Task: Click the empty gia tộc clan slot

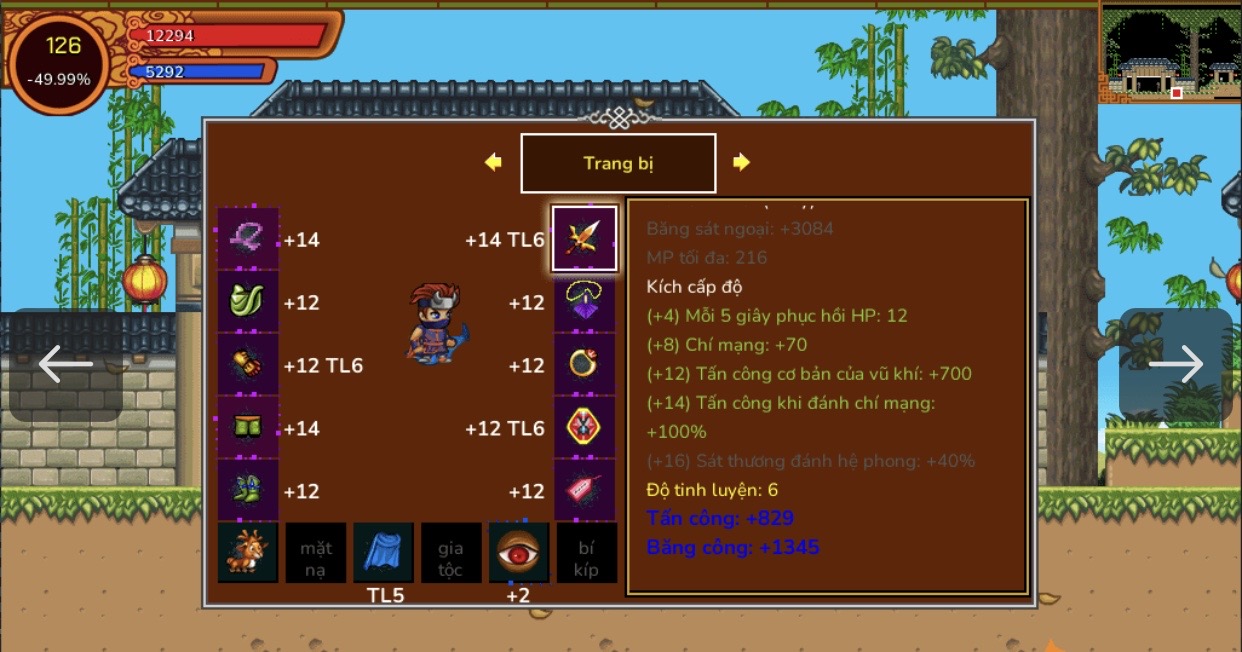Action: point(450,553)
